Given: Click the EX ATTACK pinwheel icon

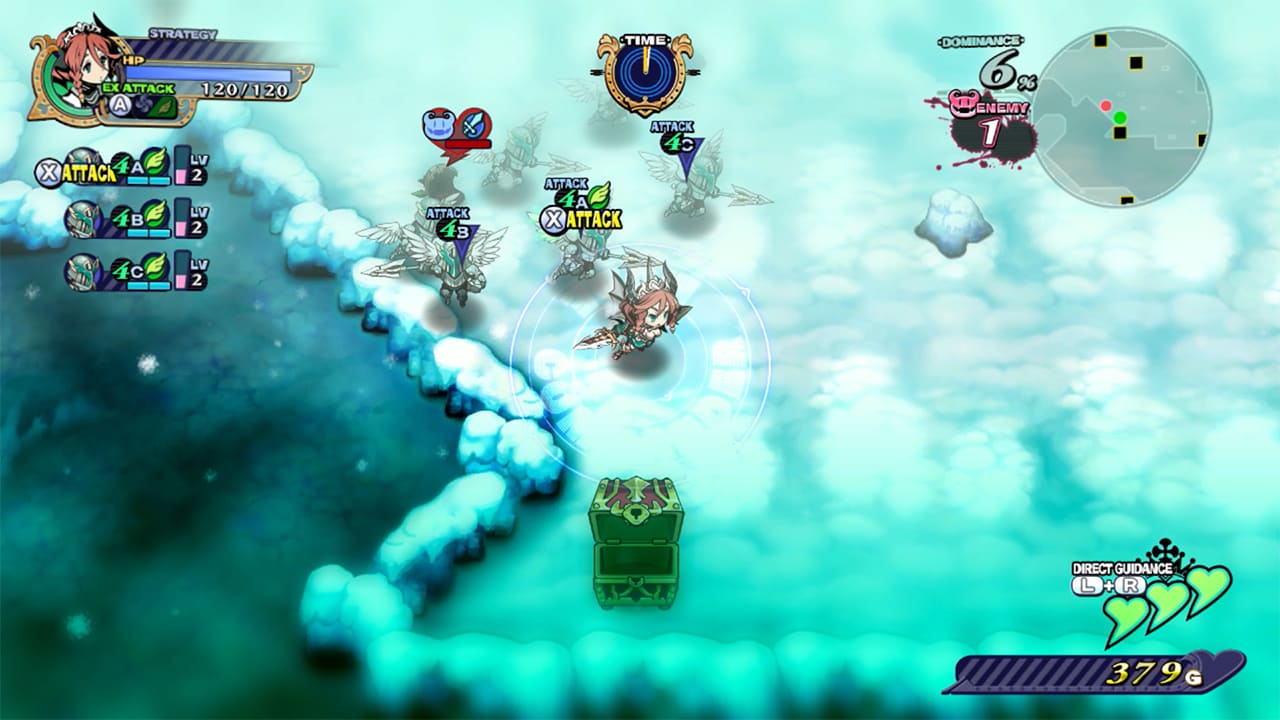Looking at the screenshot, I should click(144, 103).
